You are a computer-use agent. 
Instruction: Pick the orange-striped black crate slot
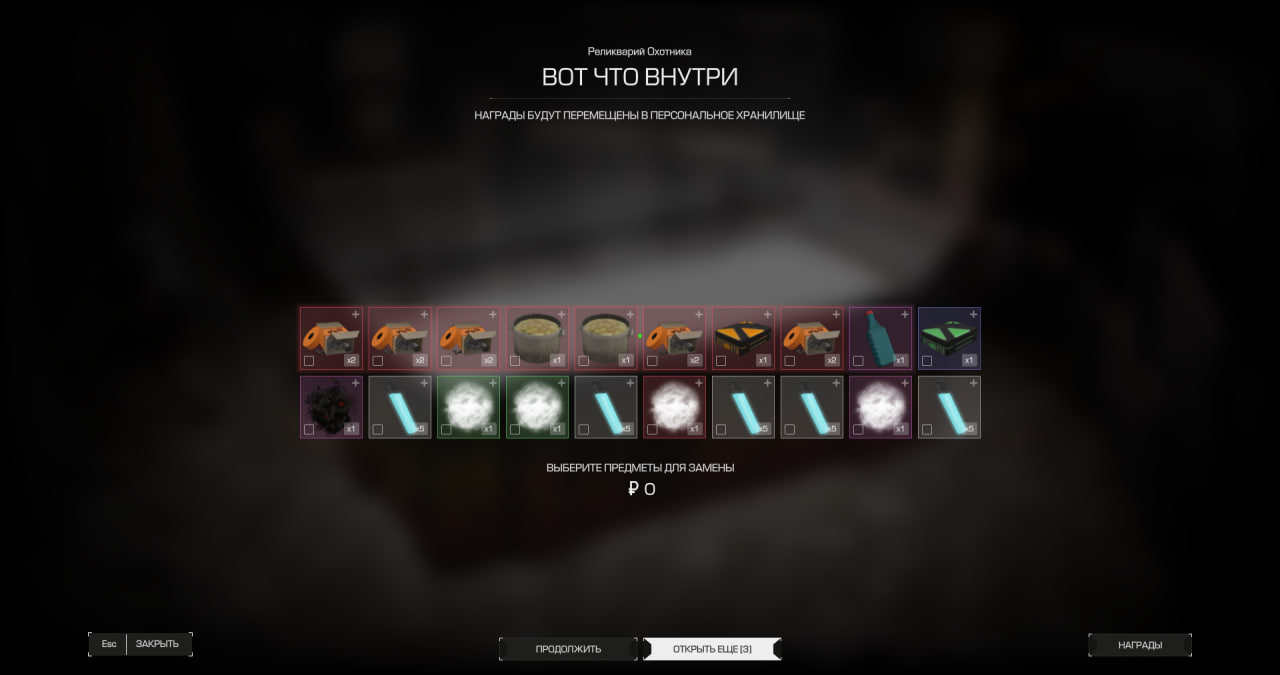743,336
